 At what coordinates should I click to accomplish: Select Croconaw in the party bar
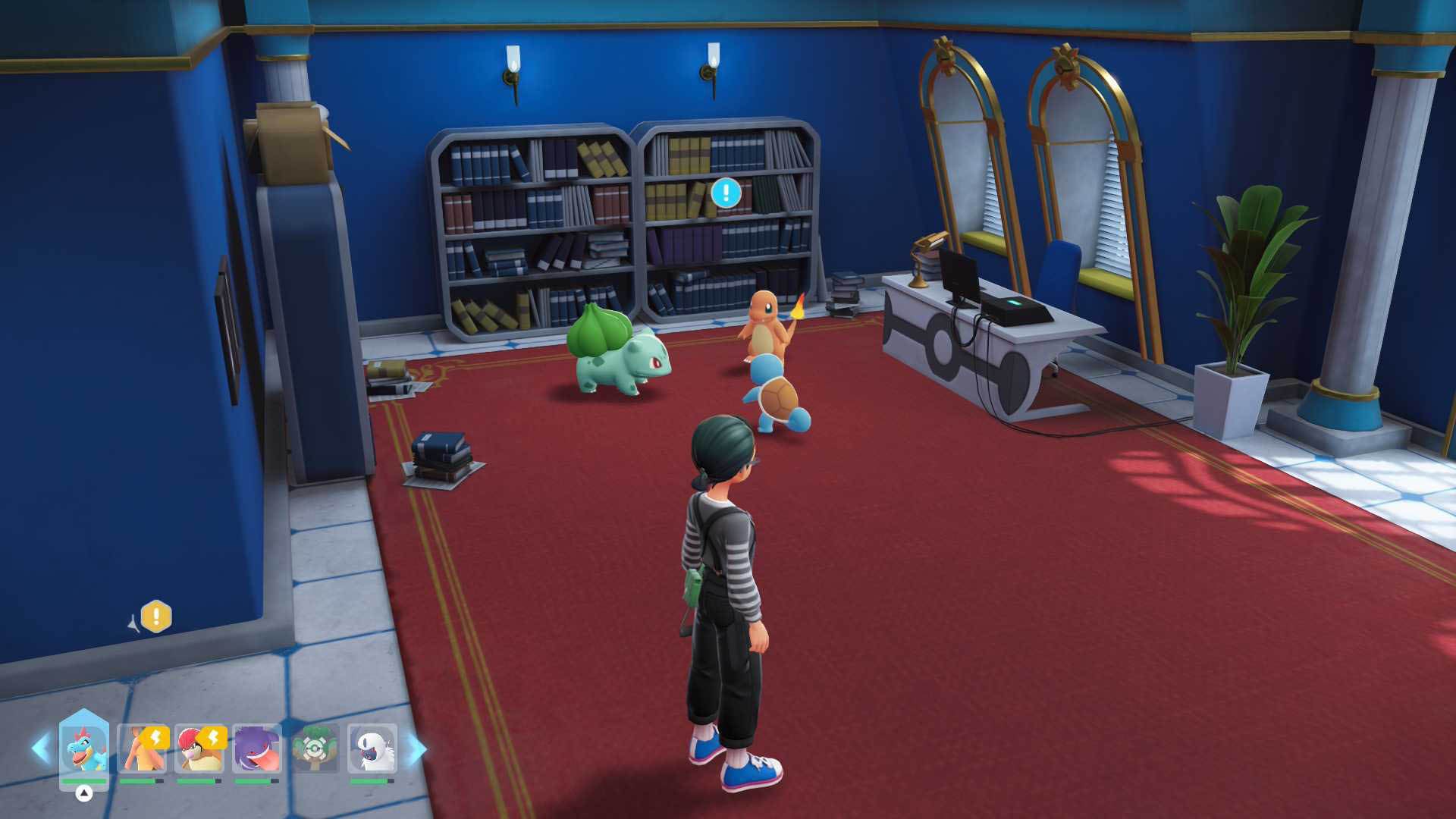point(83,748)
